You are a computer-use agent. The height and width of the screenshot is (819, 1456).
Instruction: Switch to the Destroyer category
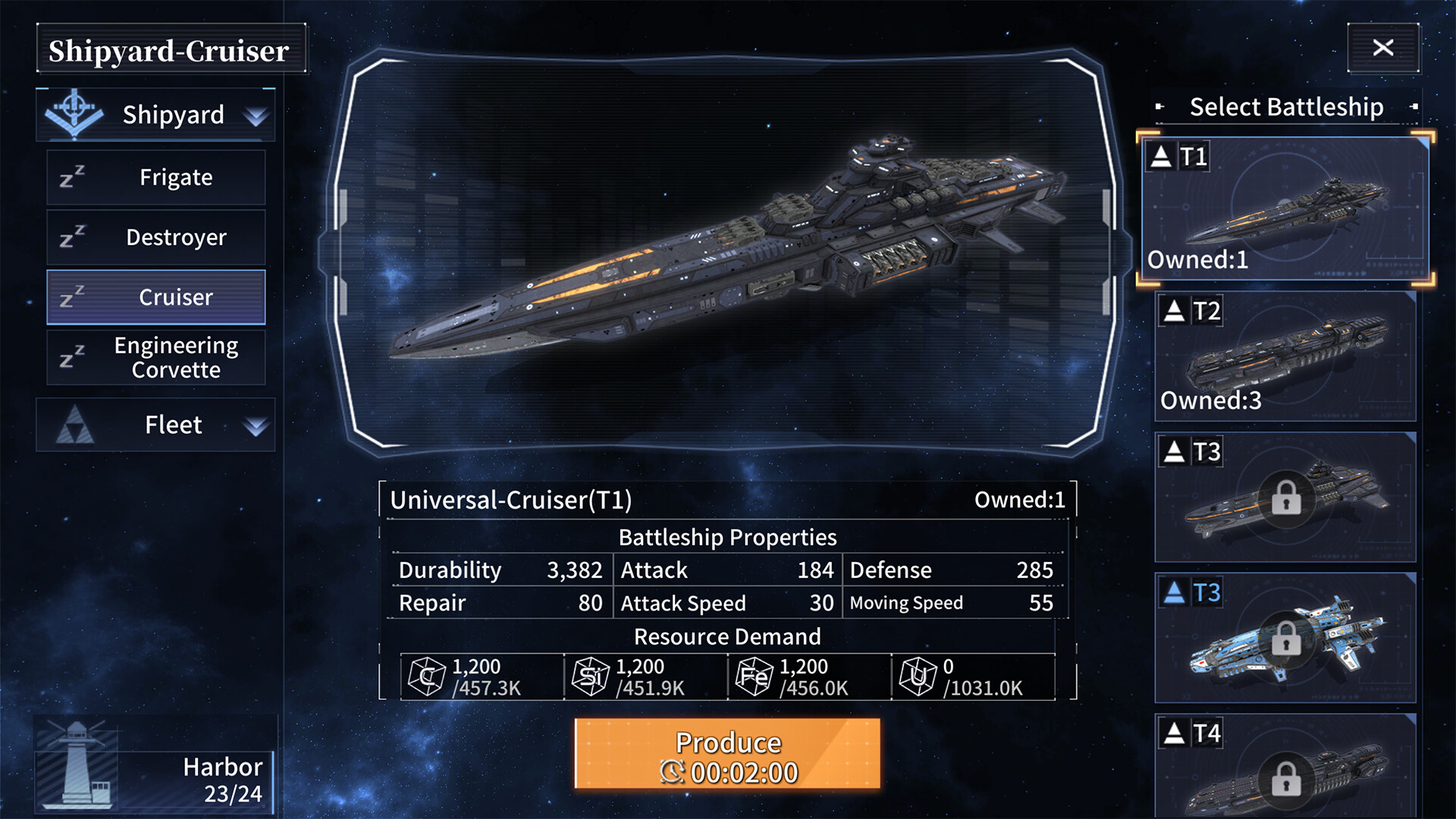tap(174, 237)
